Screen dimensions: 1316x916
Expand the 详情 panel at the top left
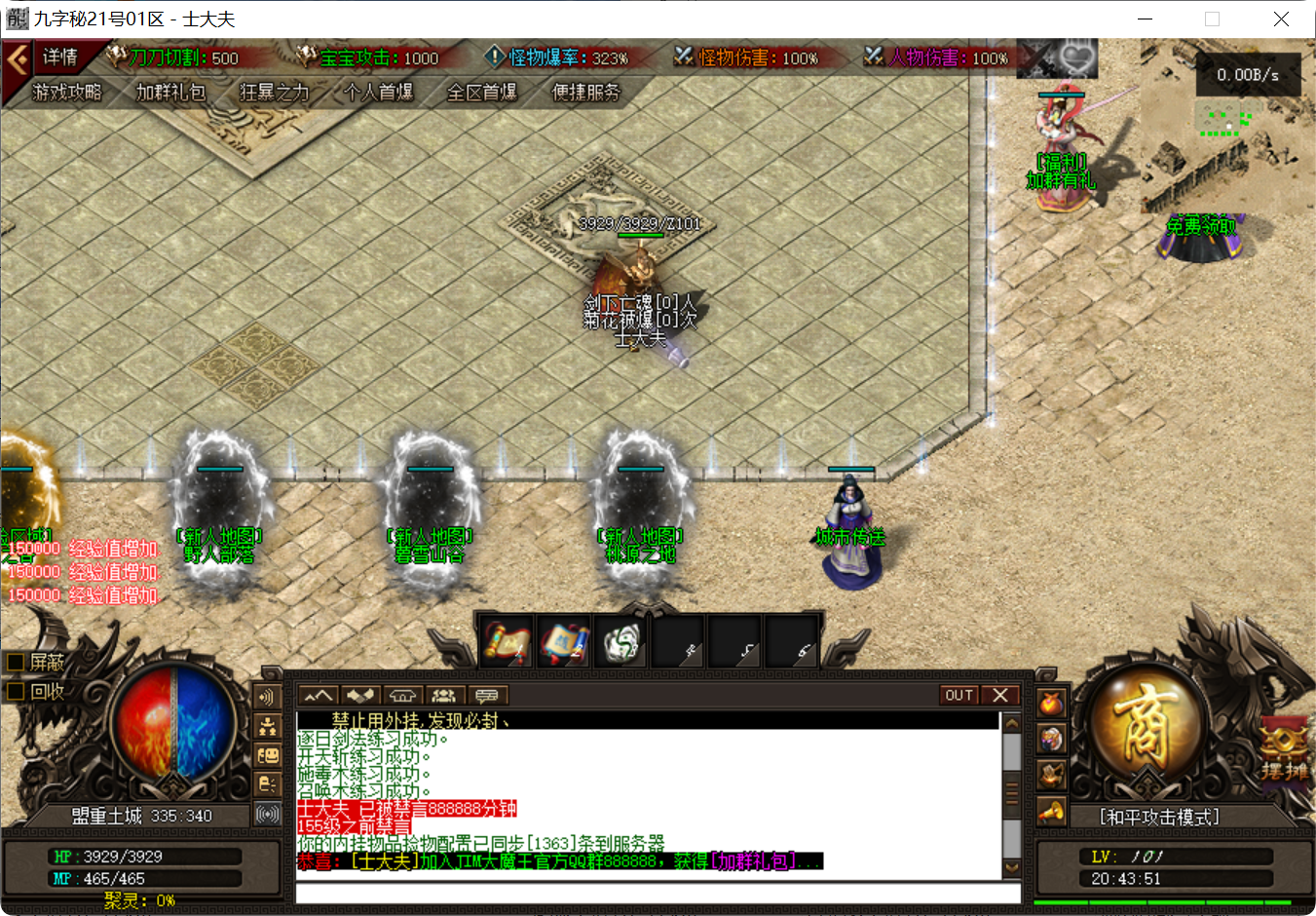pos(58,57)
